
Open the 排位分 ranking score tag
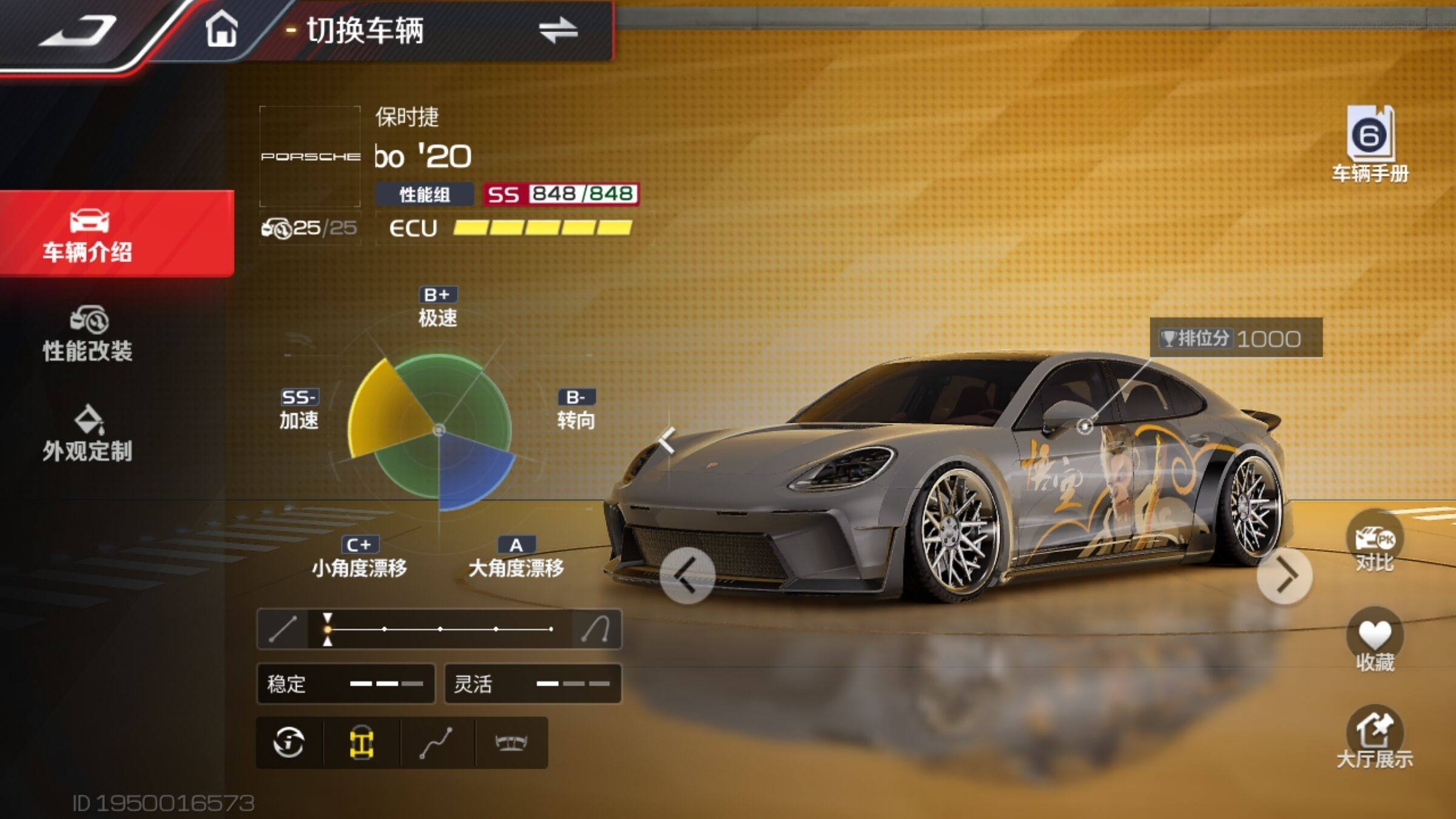click(1235, 338)
